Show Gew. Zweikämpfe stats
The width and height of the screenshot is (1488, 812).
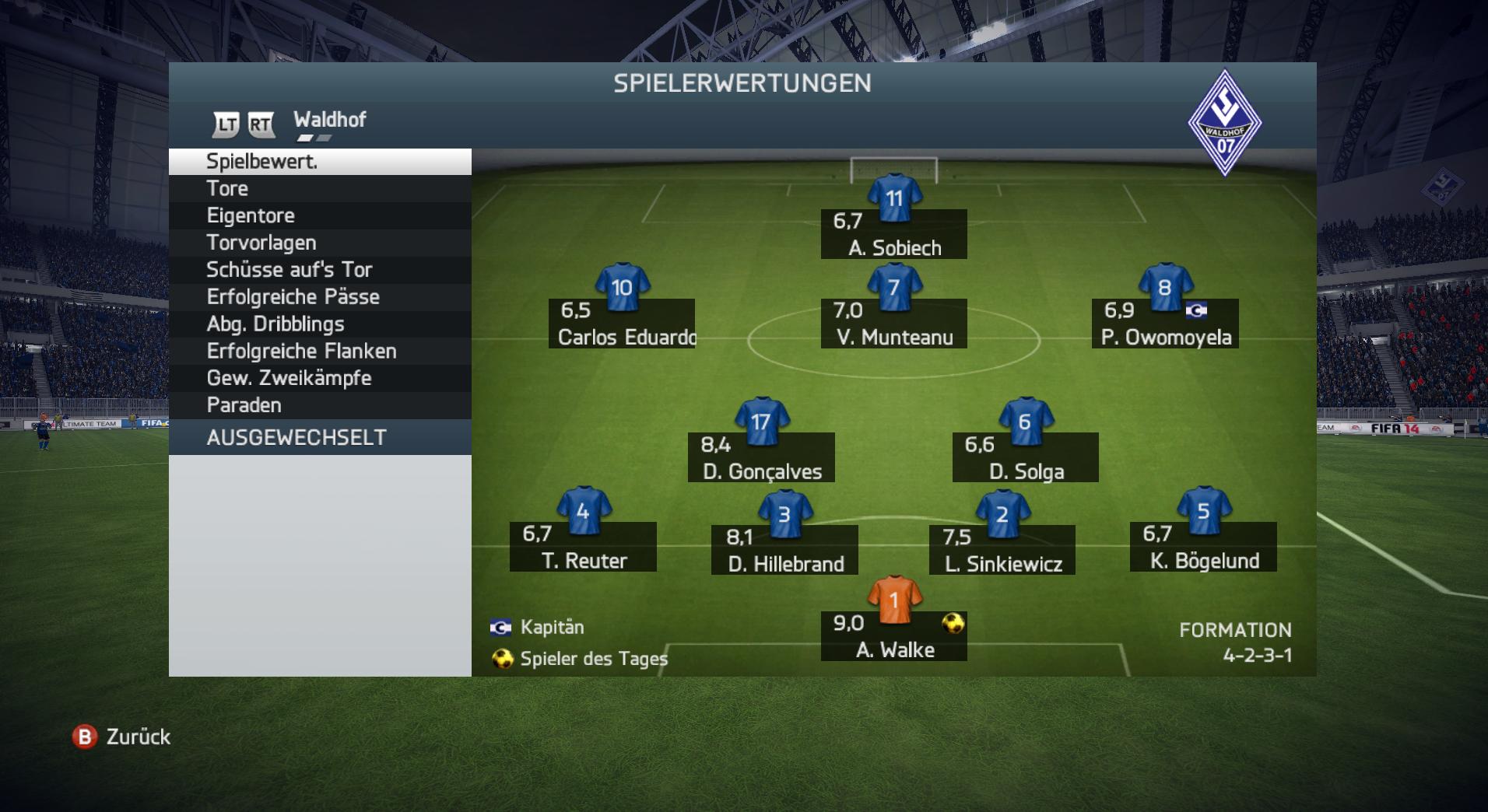coord(319,378)
